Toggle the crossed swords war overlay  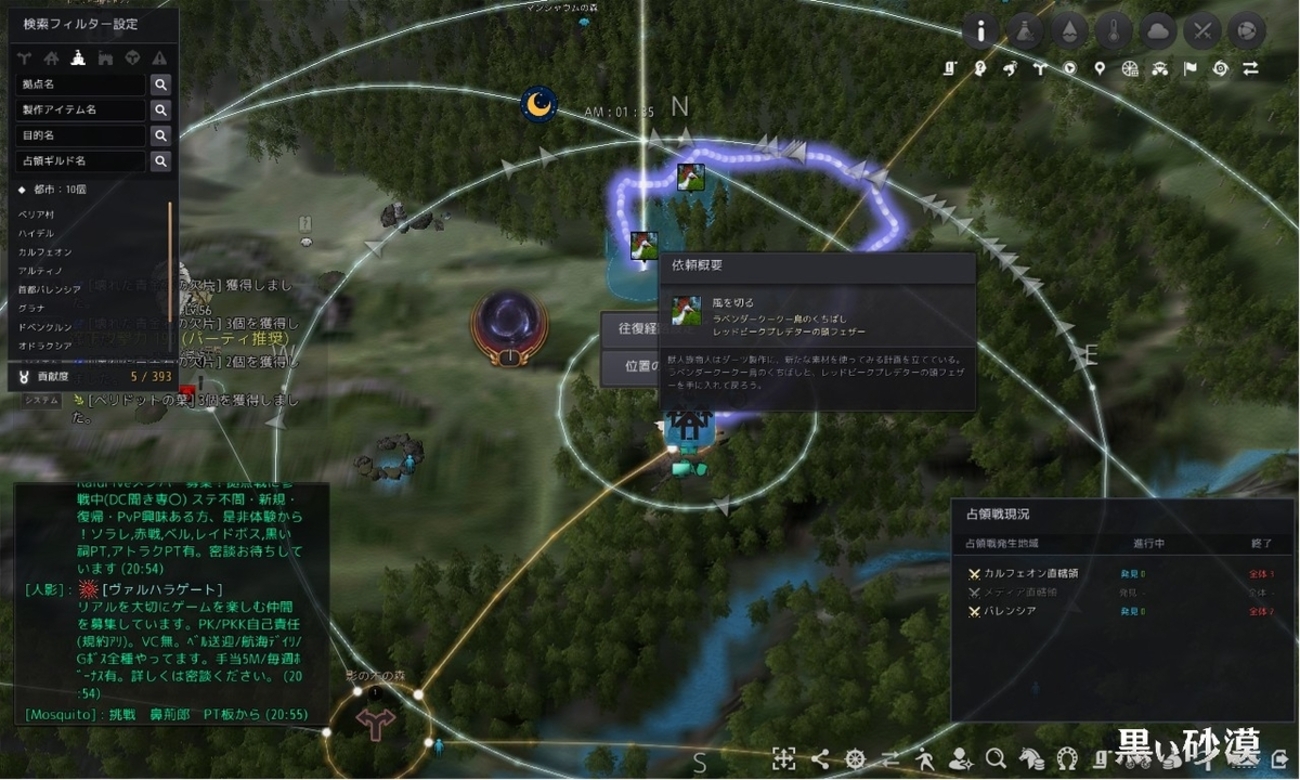click(x=1202, y=32)
